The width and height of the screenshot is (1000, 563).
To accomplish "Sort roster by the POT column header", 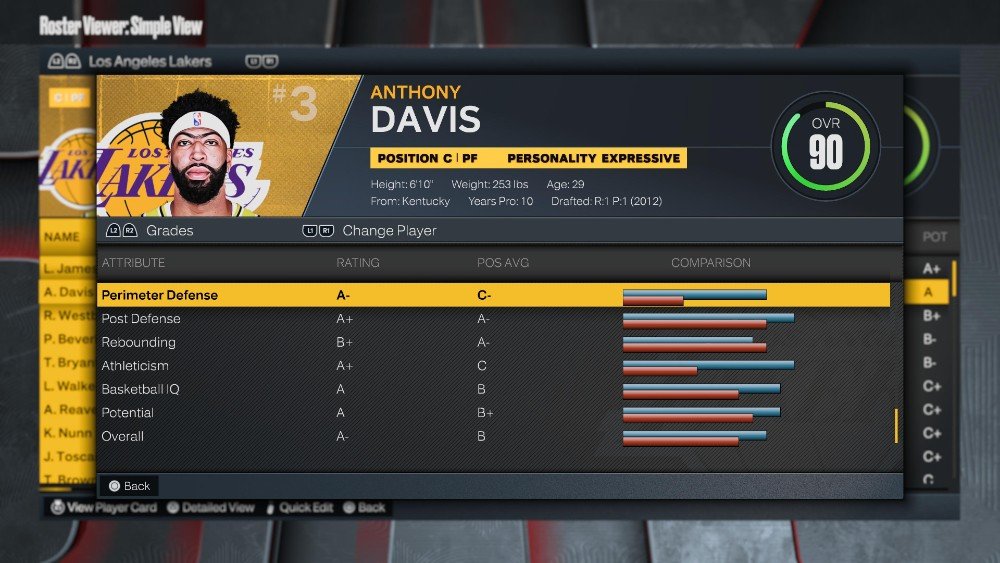I will pos(934,237).
